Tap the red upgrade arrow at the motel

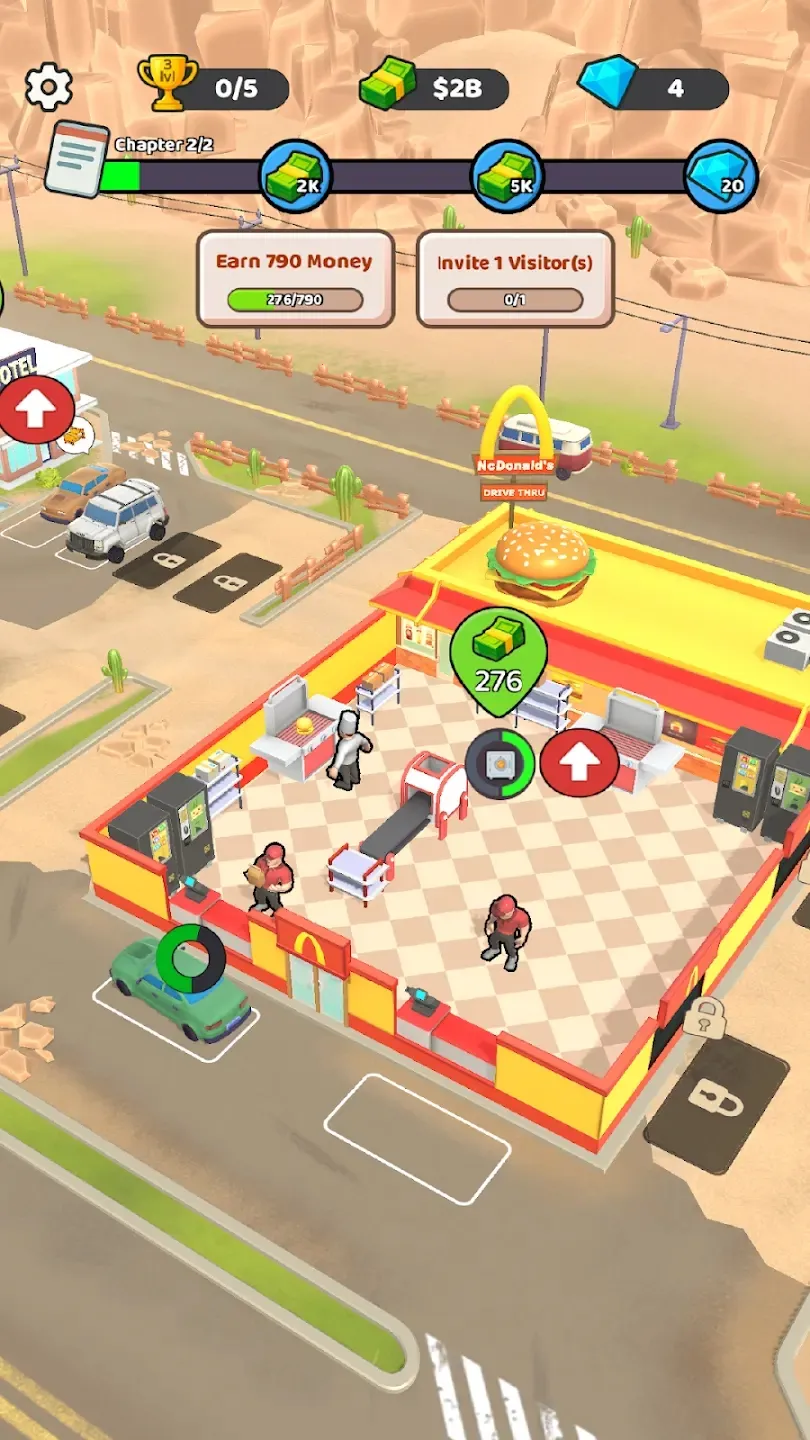[x=36, y=410]
